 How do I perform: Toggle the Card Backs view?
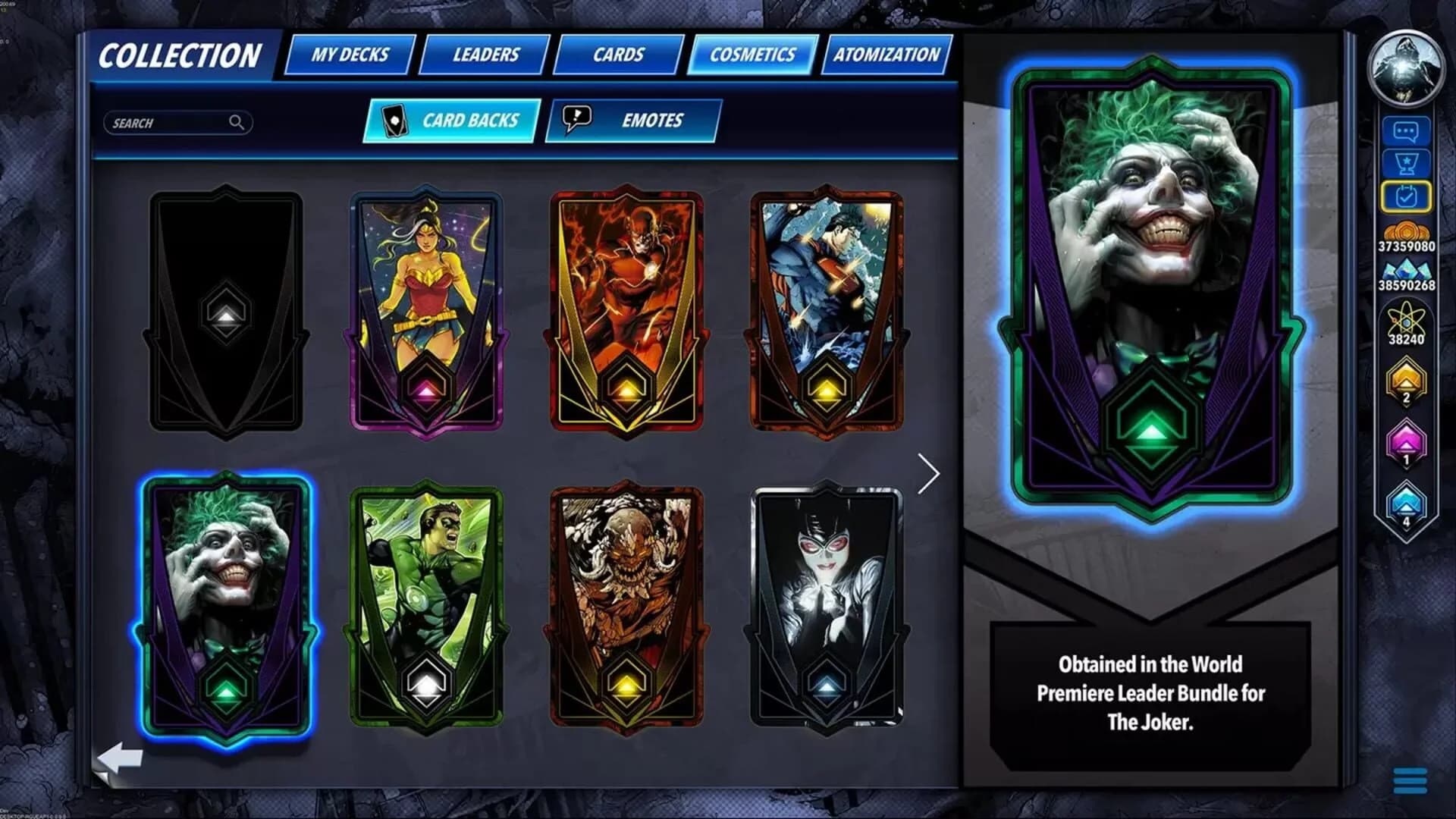tap(453, 120)
